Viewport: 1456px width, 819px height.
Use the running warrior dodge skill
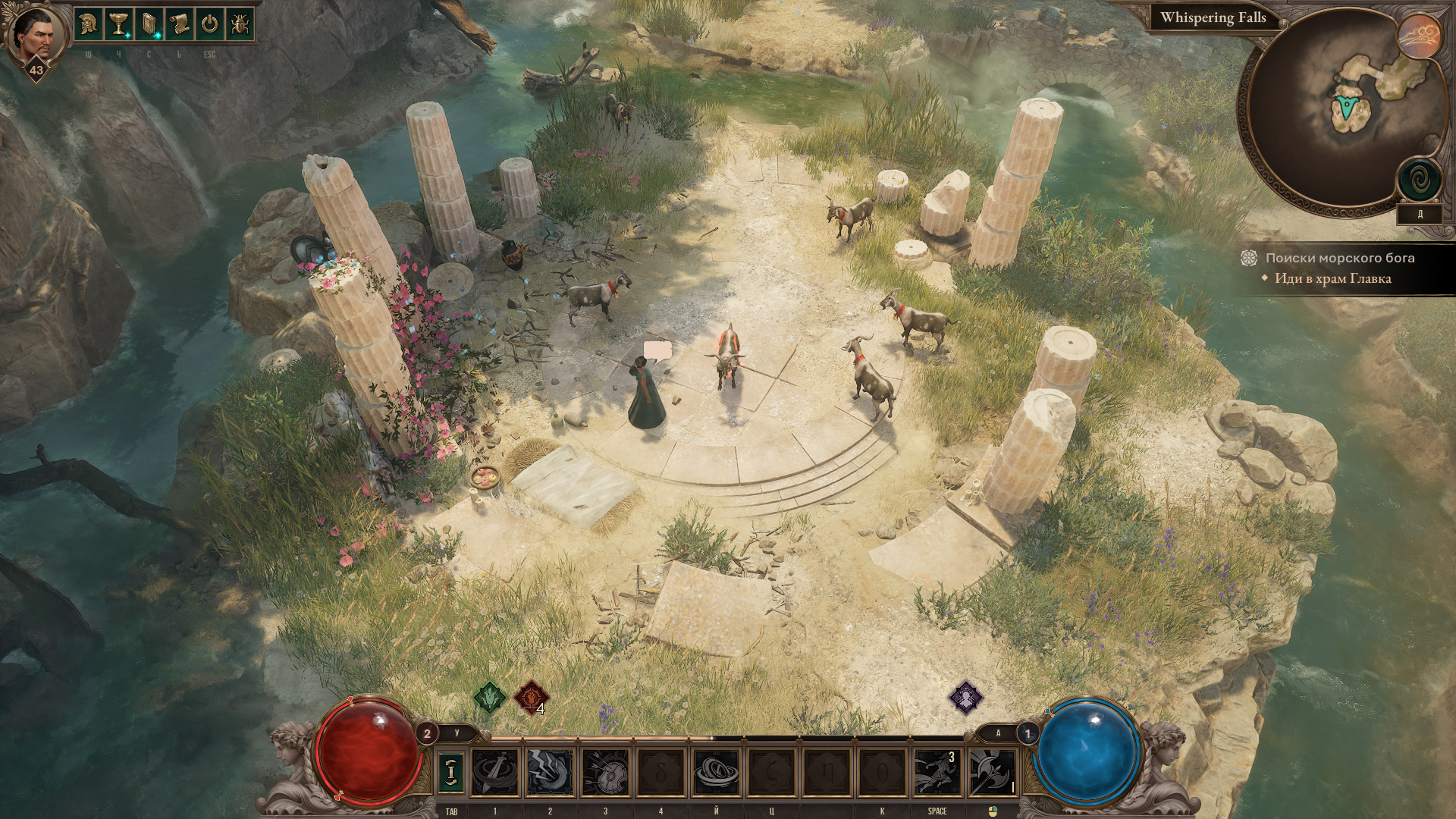coord(937,772)
